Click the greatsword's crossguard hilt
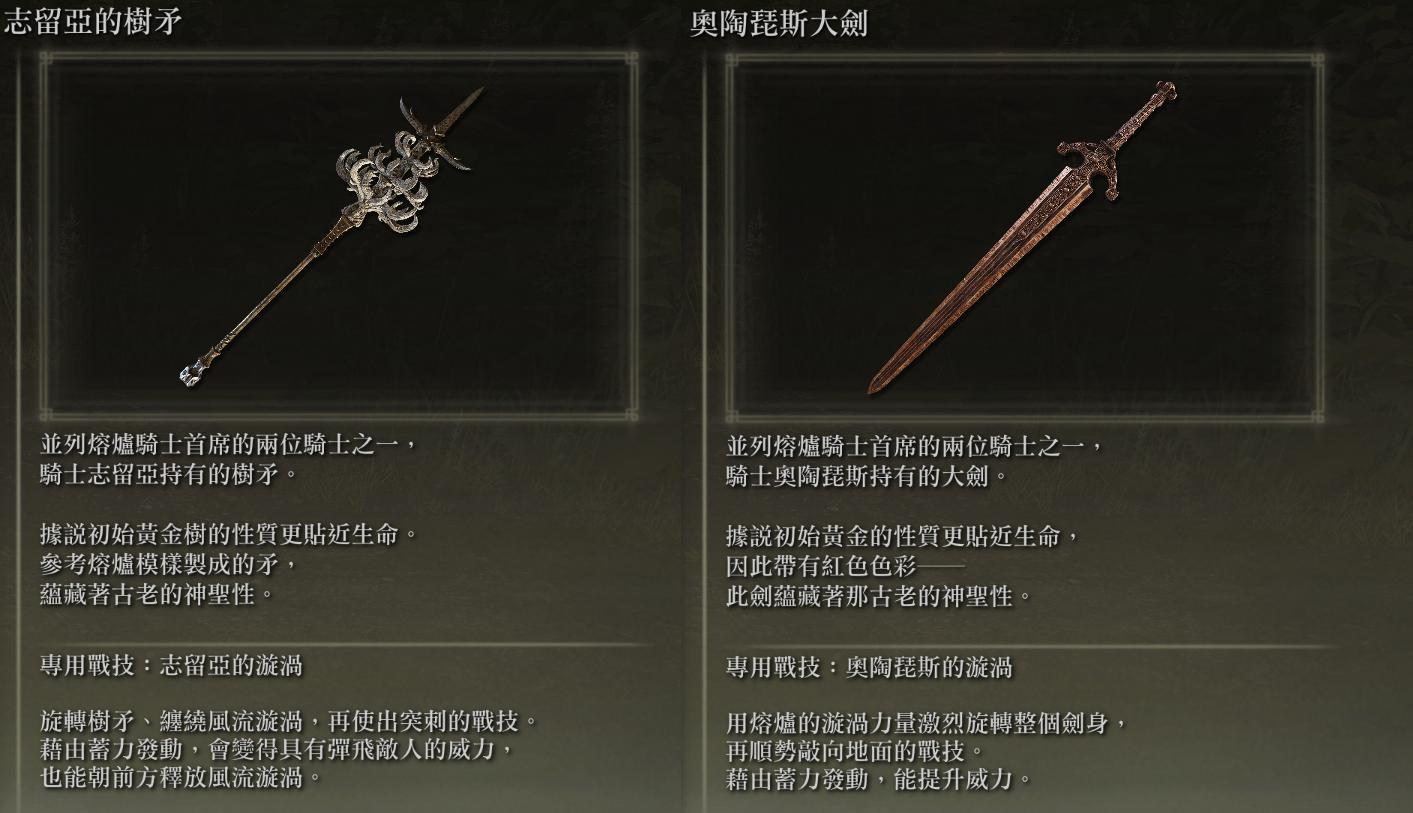The image size is (1413, 813). click(1095, 160)
